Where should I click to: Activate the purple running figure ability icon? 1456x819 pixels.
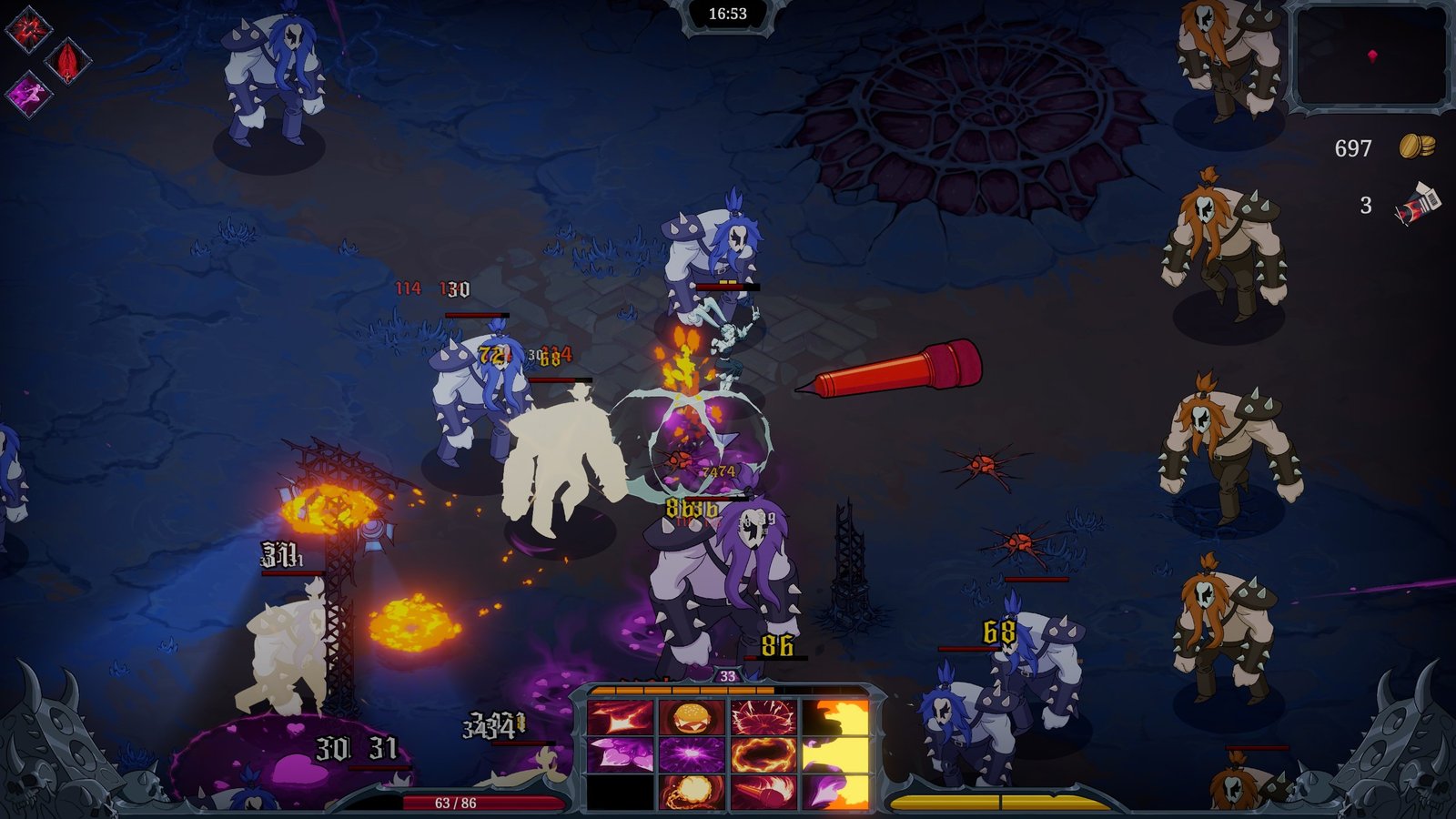pos(29,93)
